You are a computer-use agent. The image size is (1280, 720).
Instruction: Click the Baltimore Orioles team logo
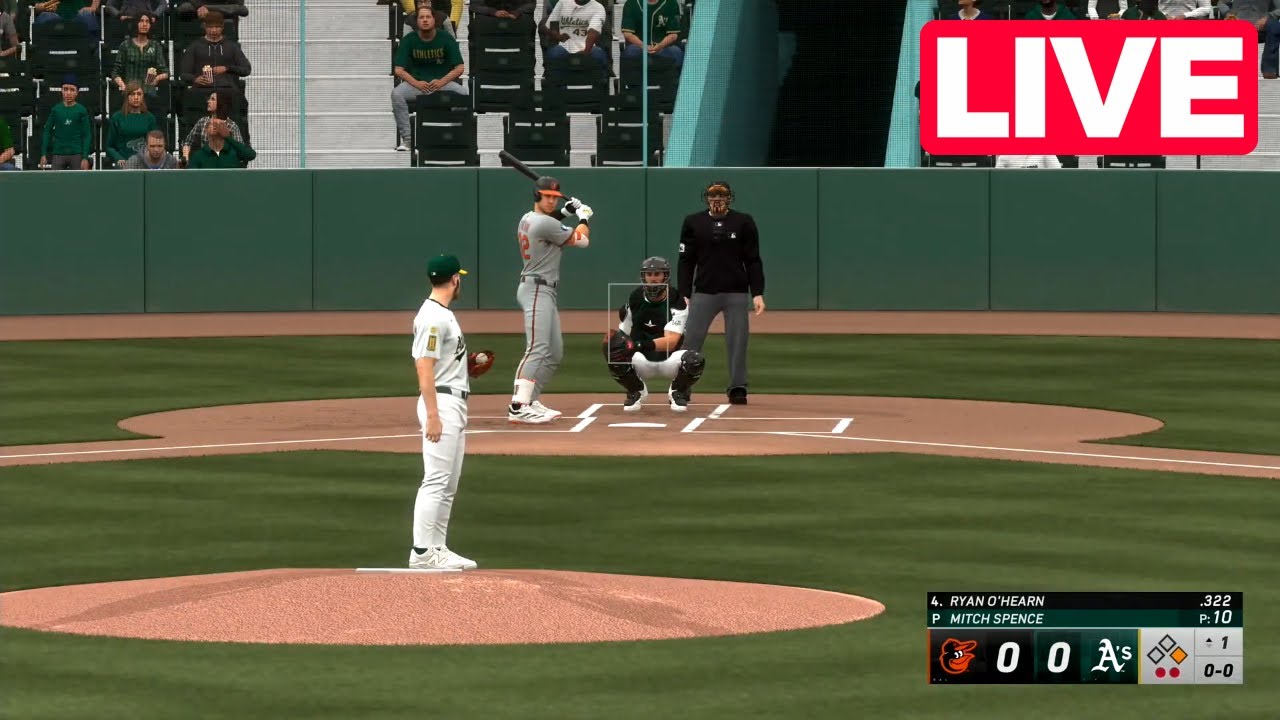pos(959,654)
